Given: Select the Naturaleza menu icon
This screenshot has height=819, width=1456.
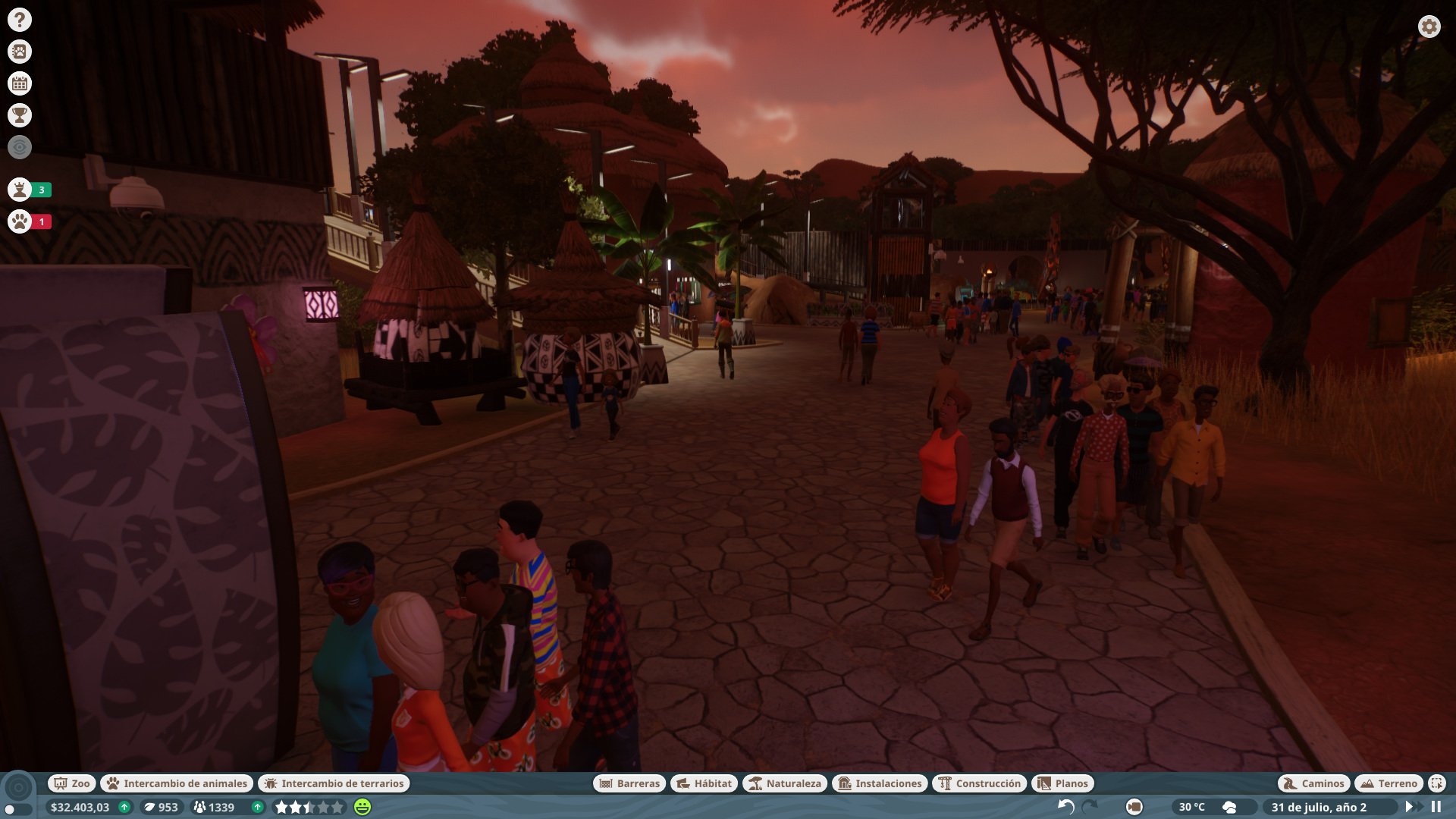Looking at the screenshot, I should [x=786, y=783].
